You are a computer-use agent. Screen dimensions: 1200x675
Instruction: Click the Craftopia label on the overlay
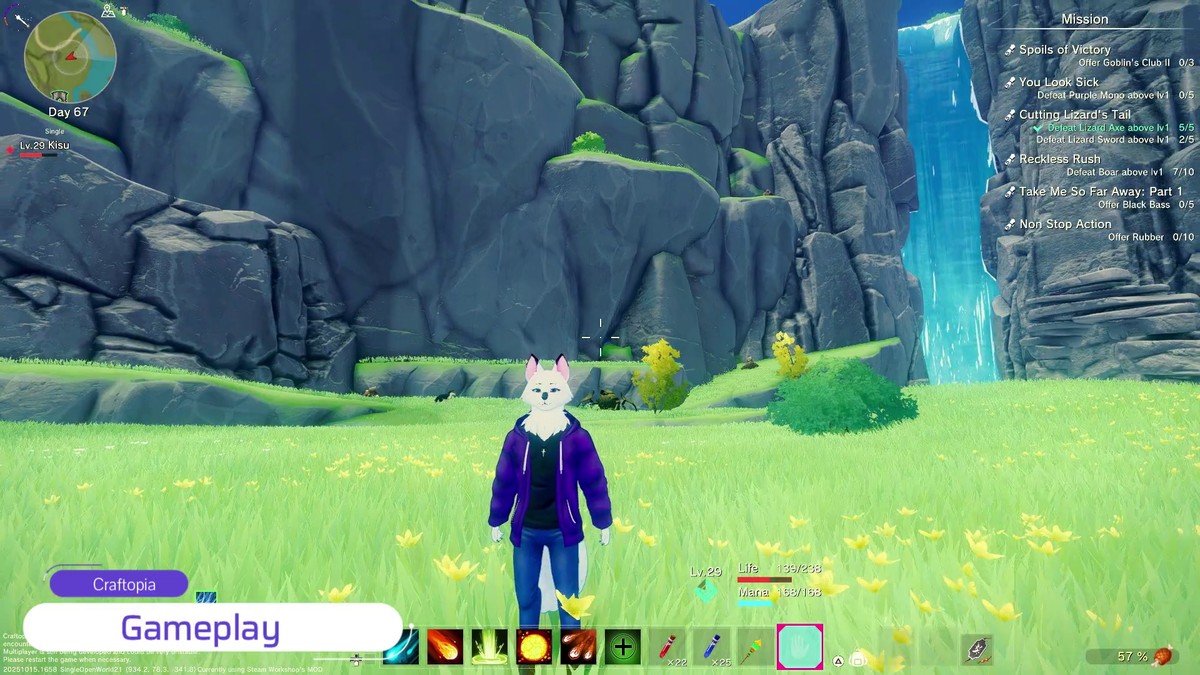[x=119, y=584]
